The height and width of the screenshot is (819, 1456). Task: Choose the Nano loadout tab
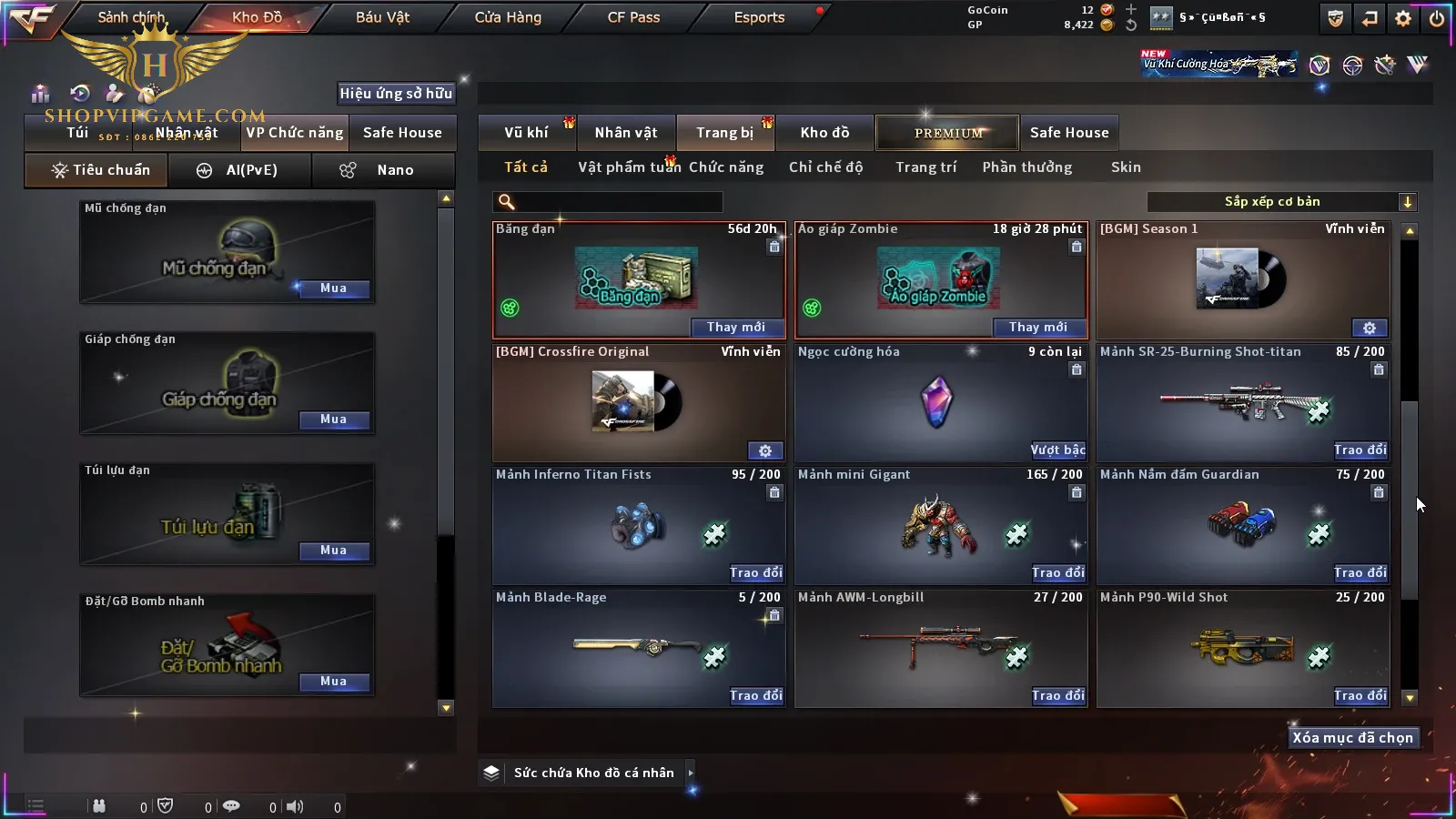coord(382,170)
